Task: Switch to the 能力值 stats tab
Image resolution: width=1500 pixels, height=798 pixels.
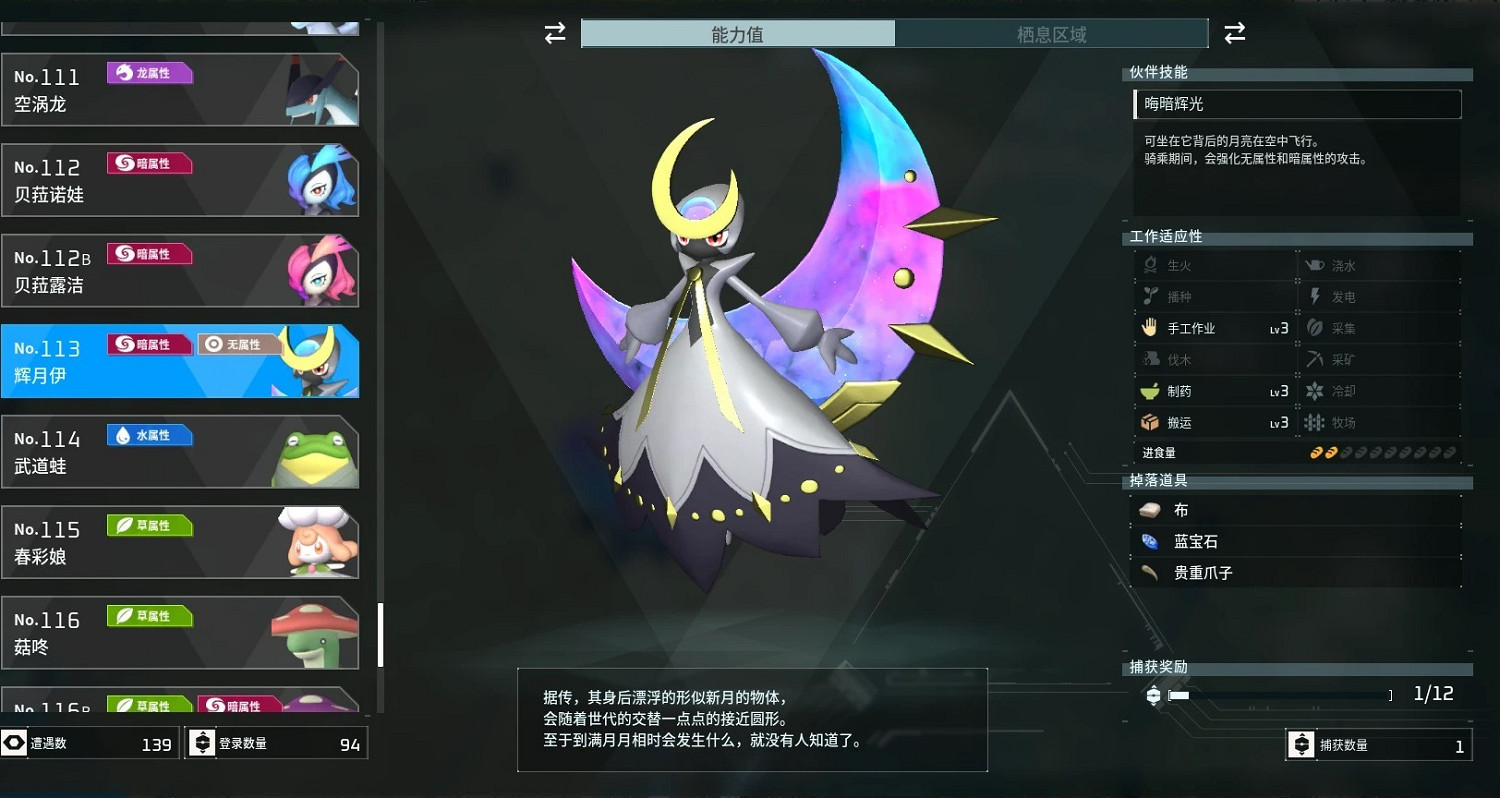Action: pos(737,33)
